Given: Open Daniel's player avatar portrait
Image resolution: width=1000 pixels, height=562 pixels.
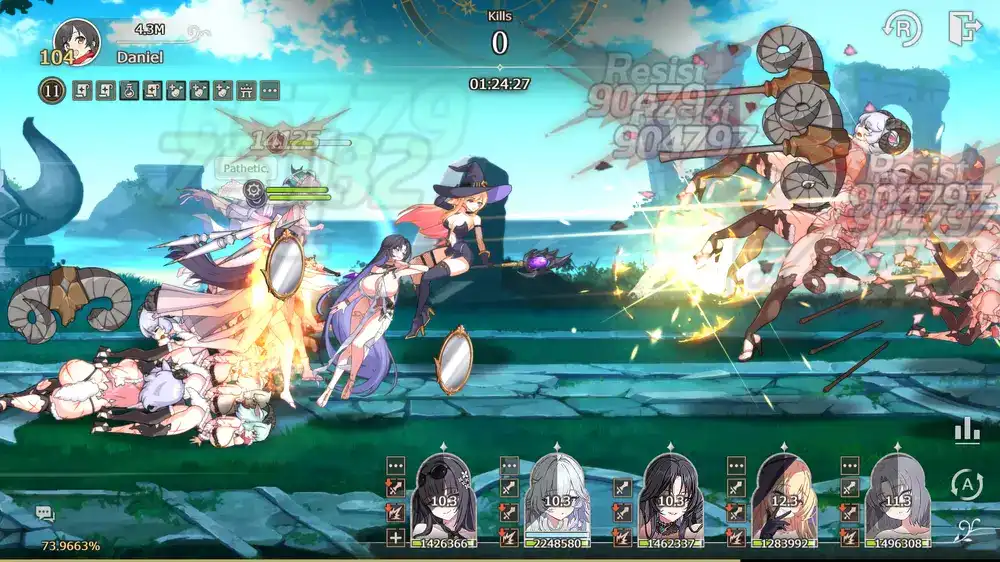Looking at the screenshot, I should 76,41.
